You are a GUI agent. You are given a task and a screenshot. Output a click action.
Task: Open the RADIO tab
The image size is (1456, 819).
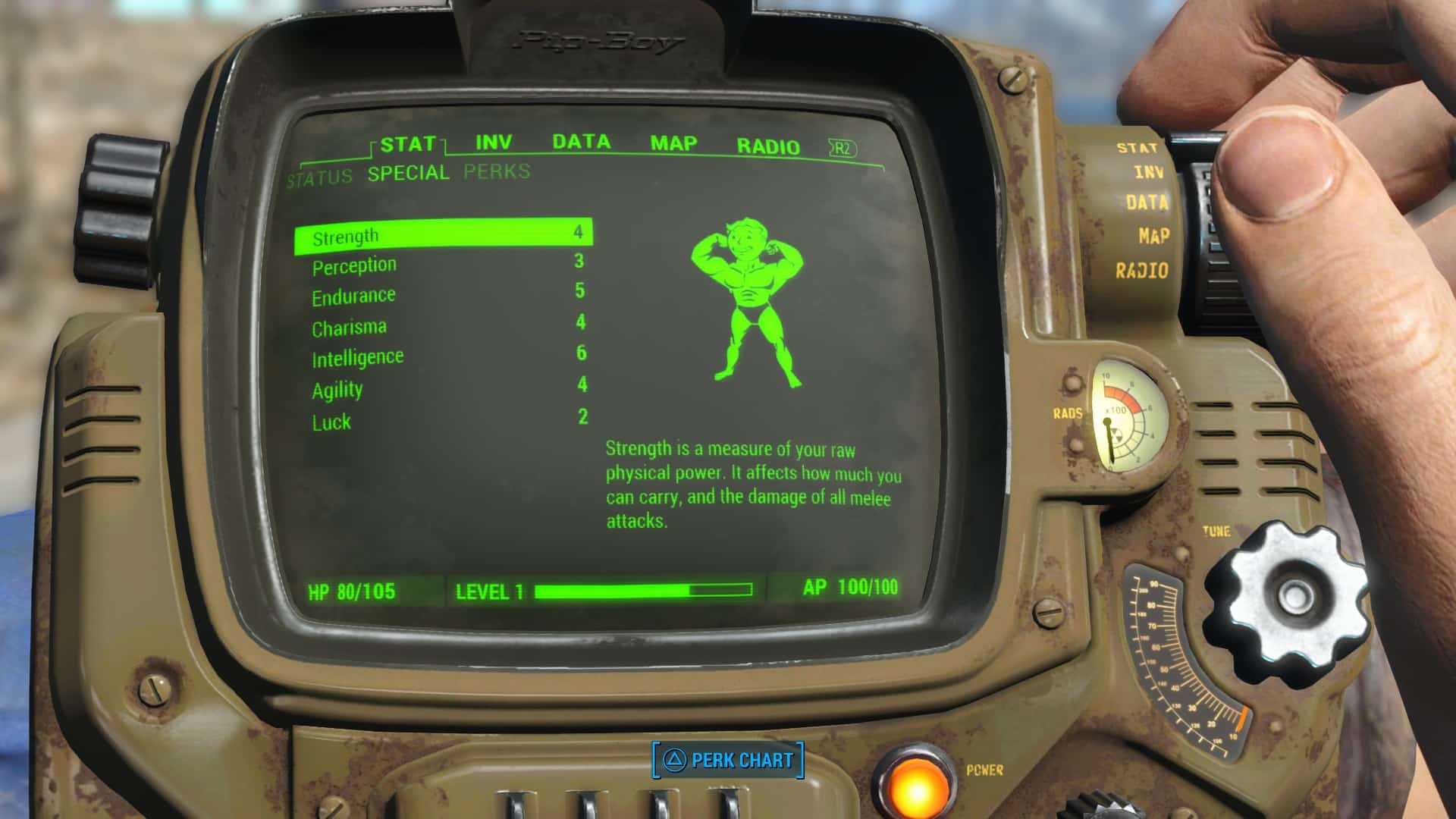pyautogui.click(x=767, y=144)
